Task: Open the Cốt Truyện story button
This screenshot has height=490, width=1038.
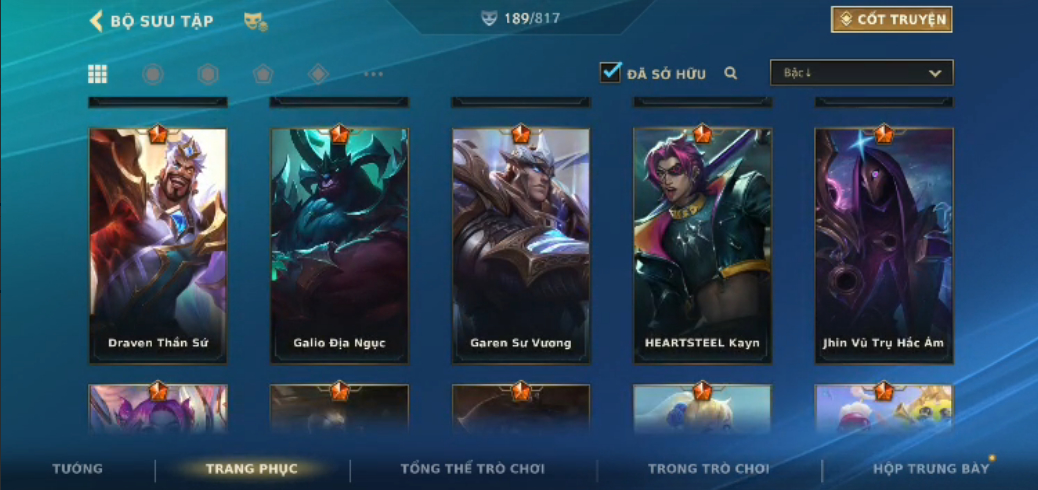Action: click(891, 20)
